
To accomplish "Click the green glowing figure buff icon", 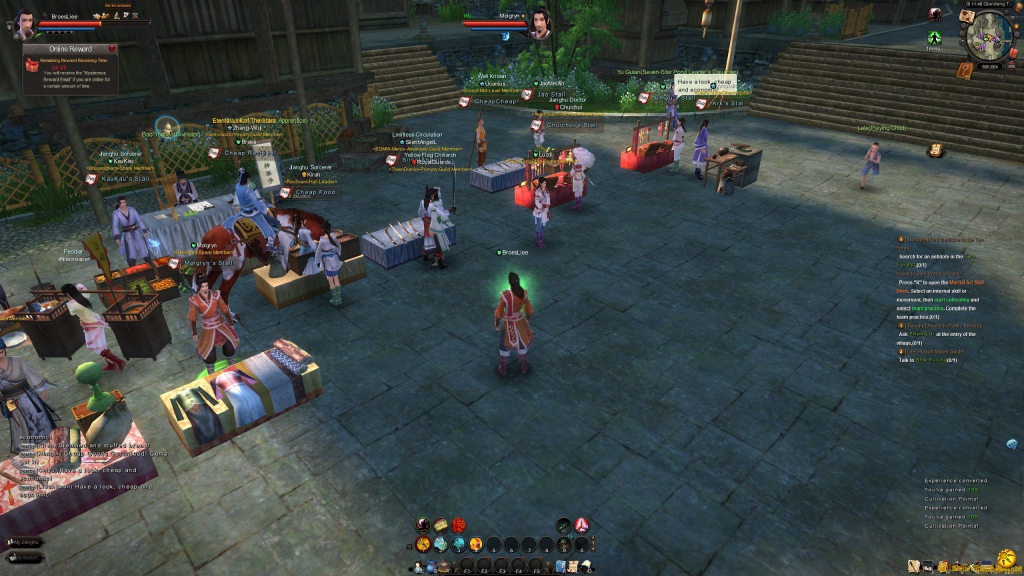I will tap(934, 39).
